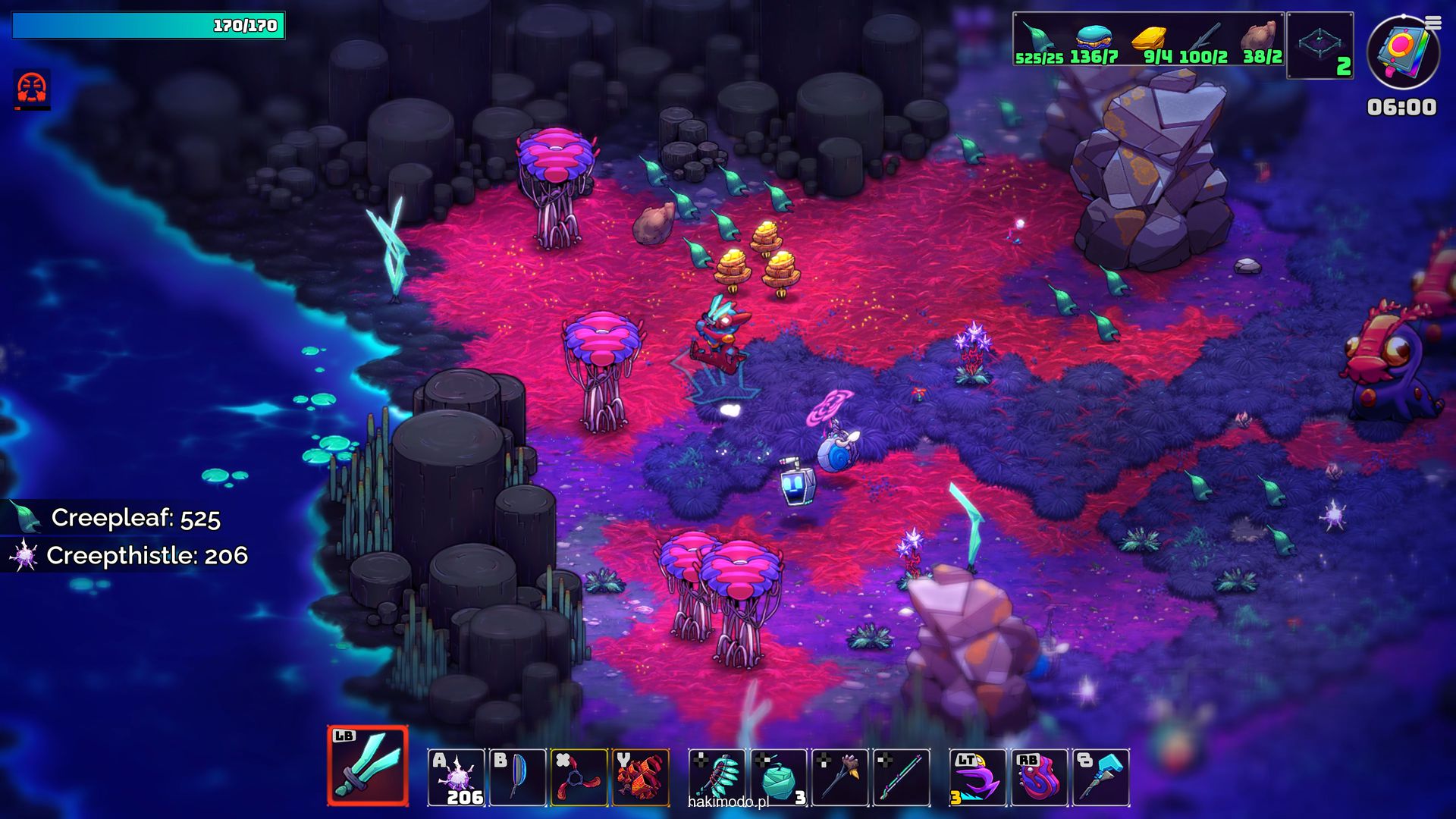Select the Creepleaf tracker entry

pyautogui.click(x=121, y=518)
